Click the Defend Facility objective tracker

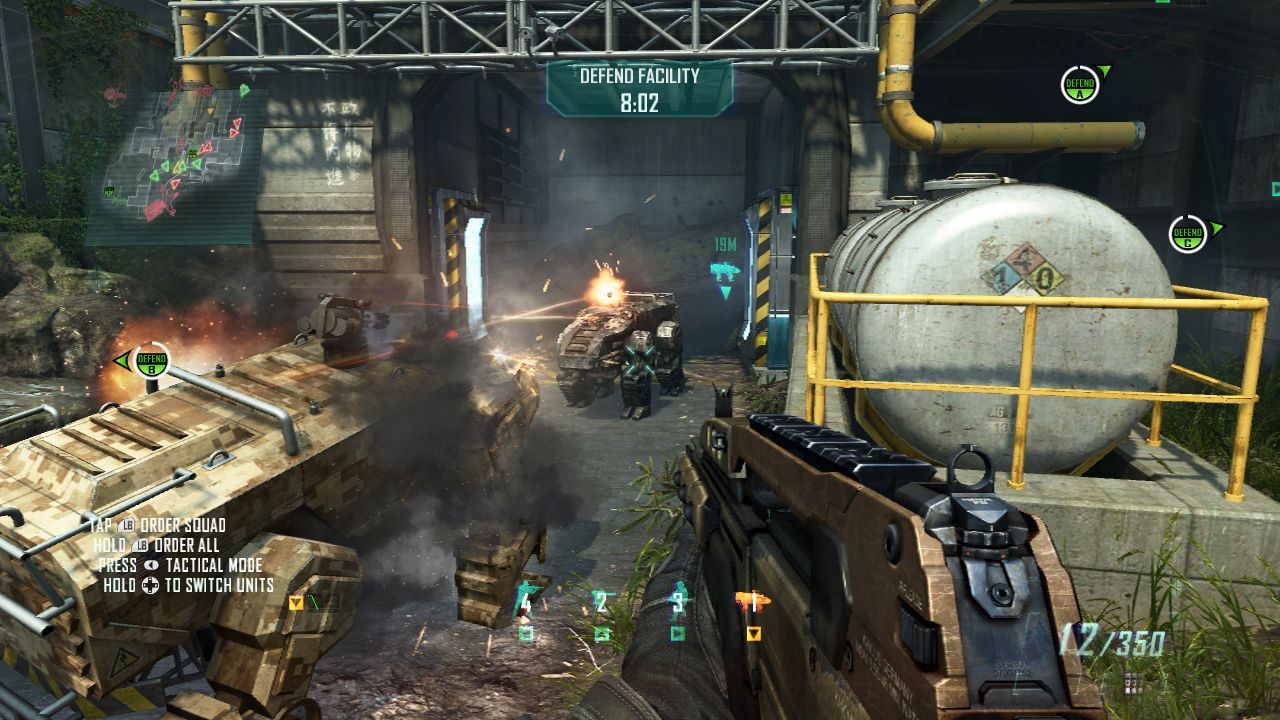639,88
